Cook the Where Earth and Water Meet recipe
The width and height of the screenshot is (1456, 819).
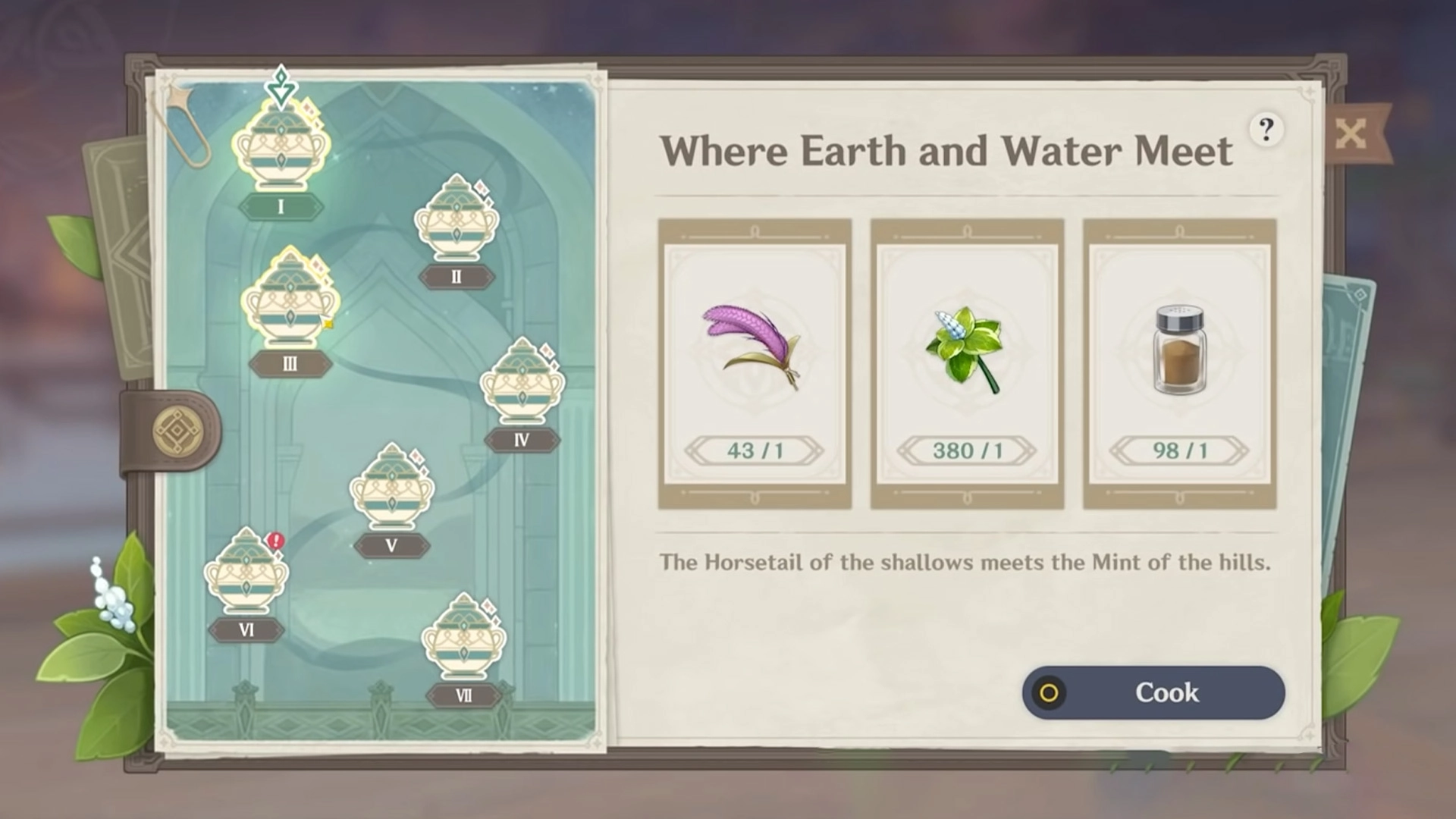pyautogui.click(x=1153, y=692)
